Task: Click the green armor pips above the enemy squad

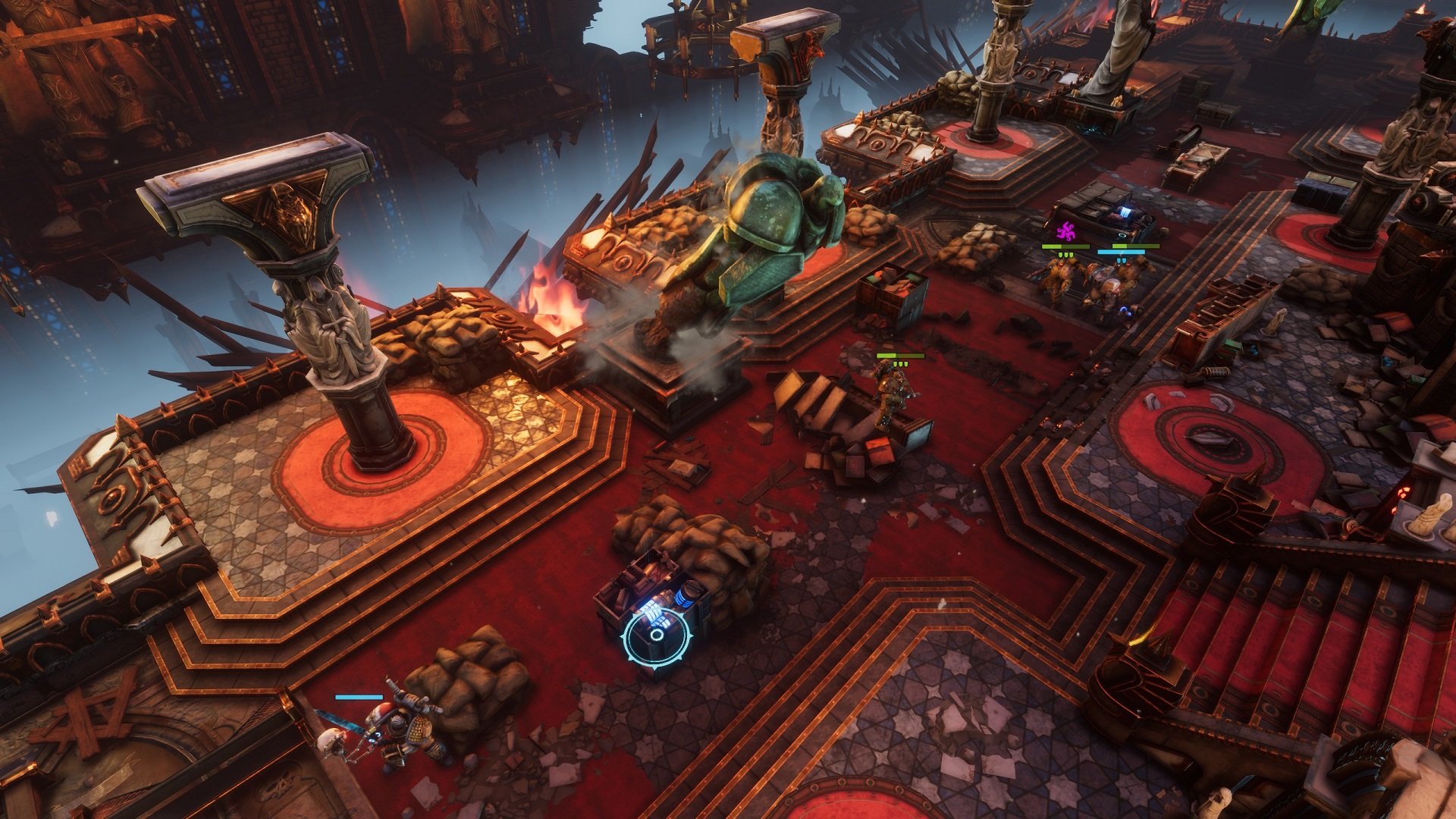Action: click(1066, 256)
